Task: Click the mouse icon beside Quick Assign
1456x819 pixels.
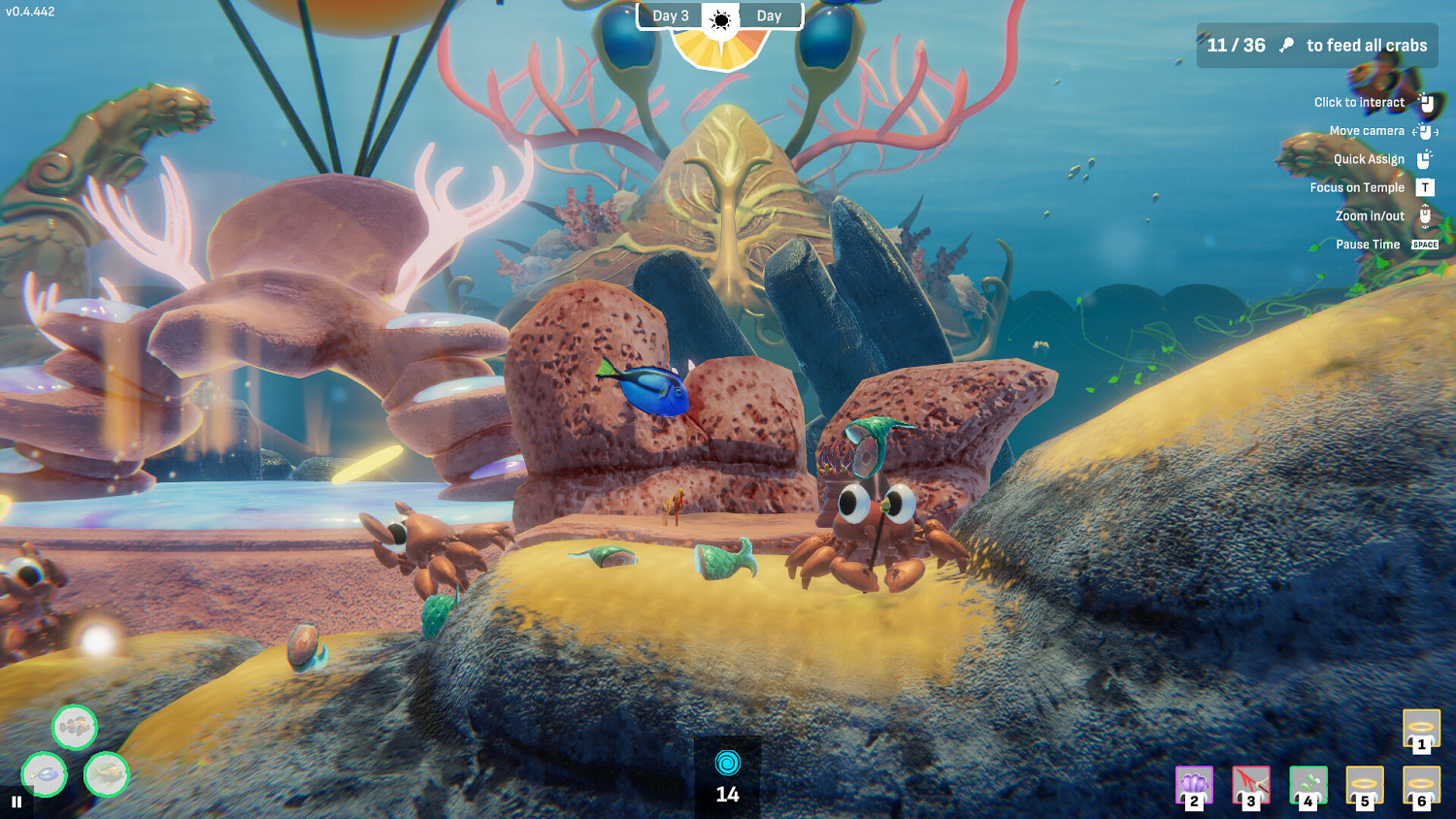Action: pos(1424,159)
